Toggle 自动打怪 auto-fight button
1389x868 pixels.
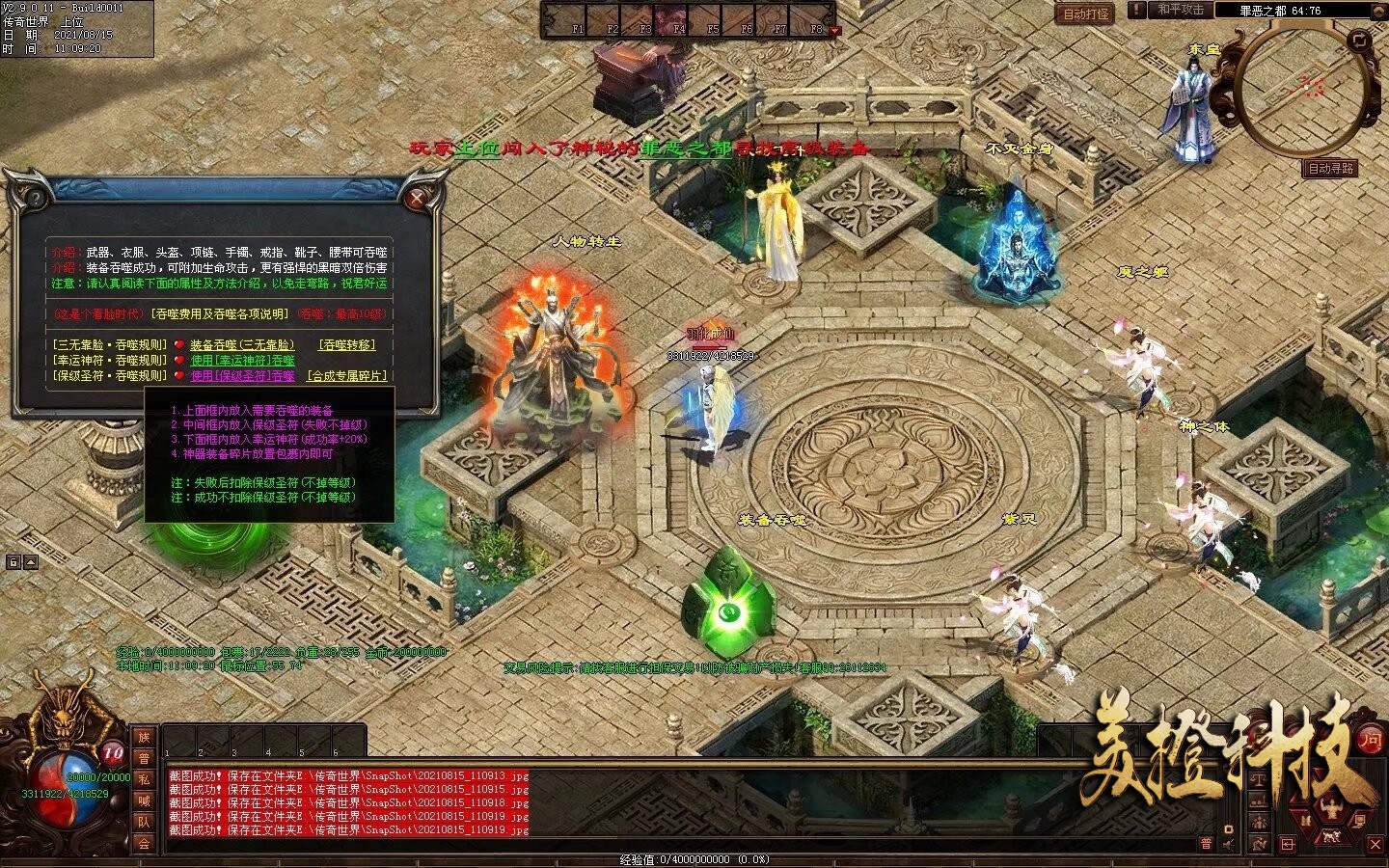point(1086,14)
